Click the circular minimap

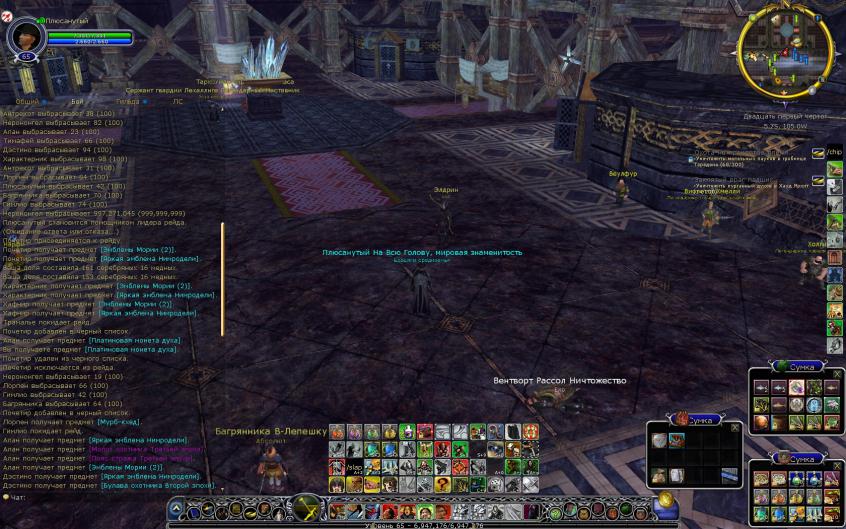[x=785, y=50]
